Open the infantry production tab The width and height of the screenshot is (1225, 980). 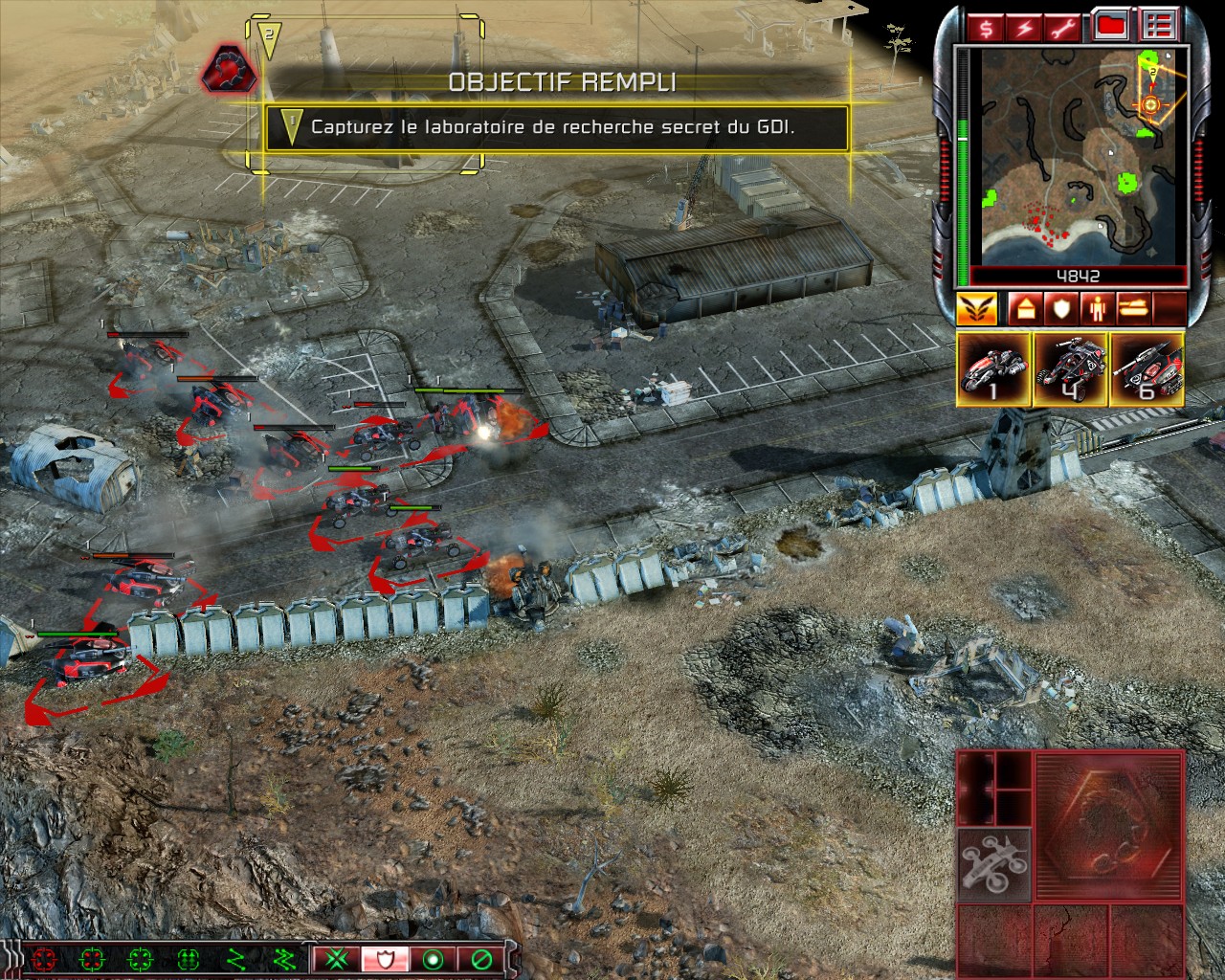click(x=1099, y=308)
